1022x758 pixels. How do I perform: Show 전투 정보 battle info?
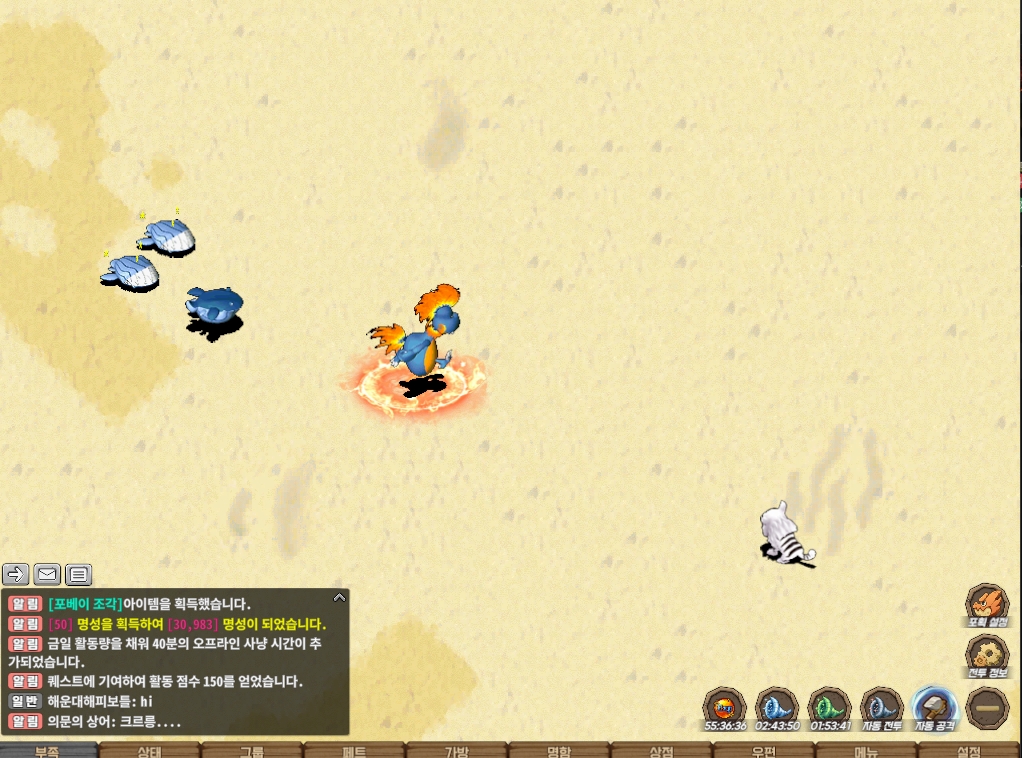986,655
